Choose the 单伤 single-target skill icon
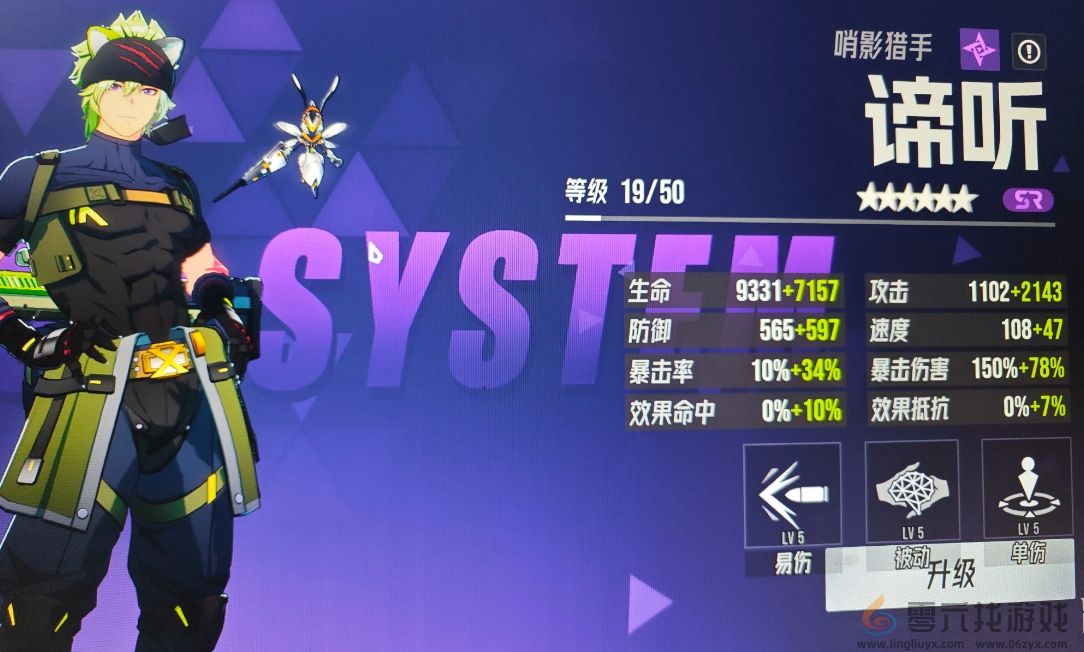Screen dimensions: 1084x652 tap(1029, 489)
